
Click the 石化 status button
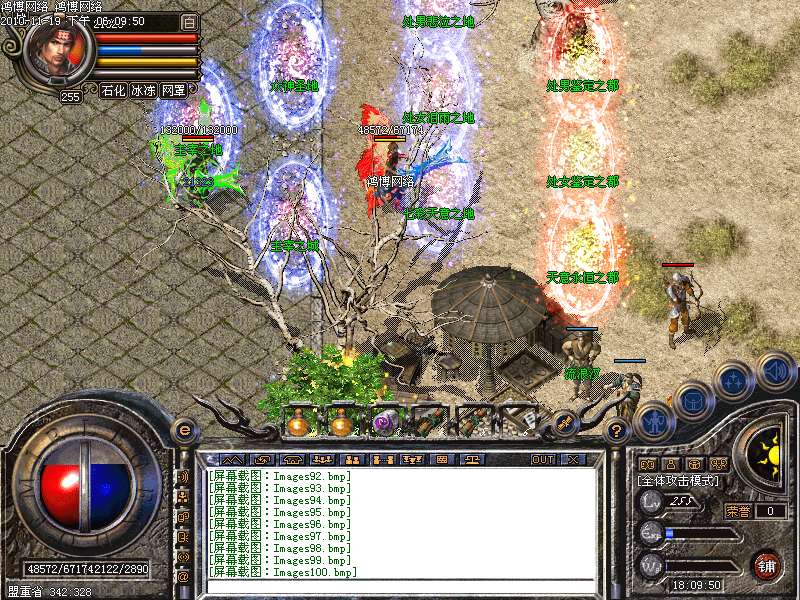coord(113,90)
